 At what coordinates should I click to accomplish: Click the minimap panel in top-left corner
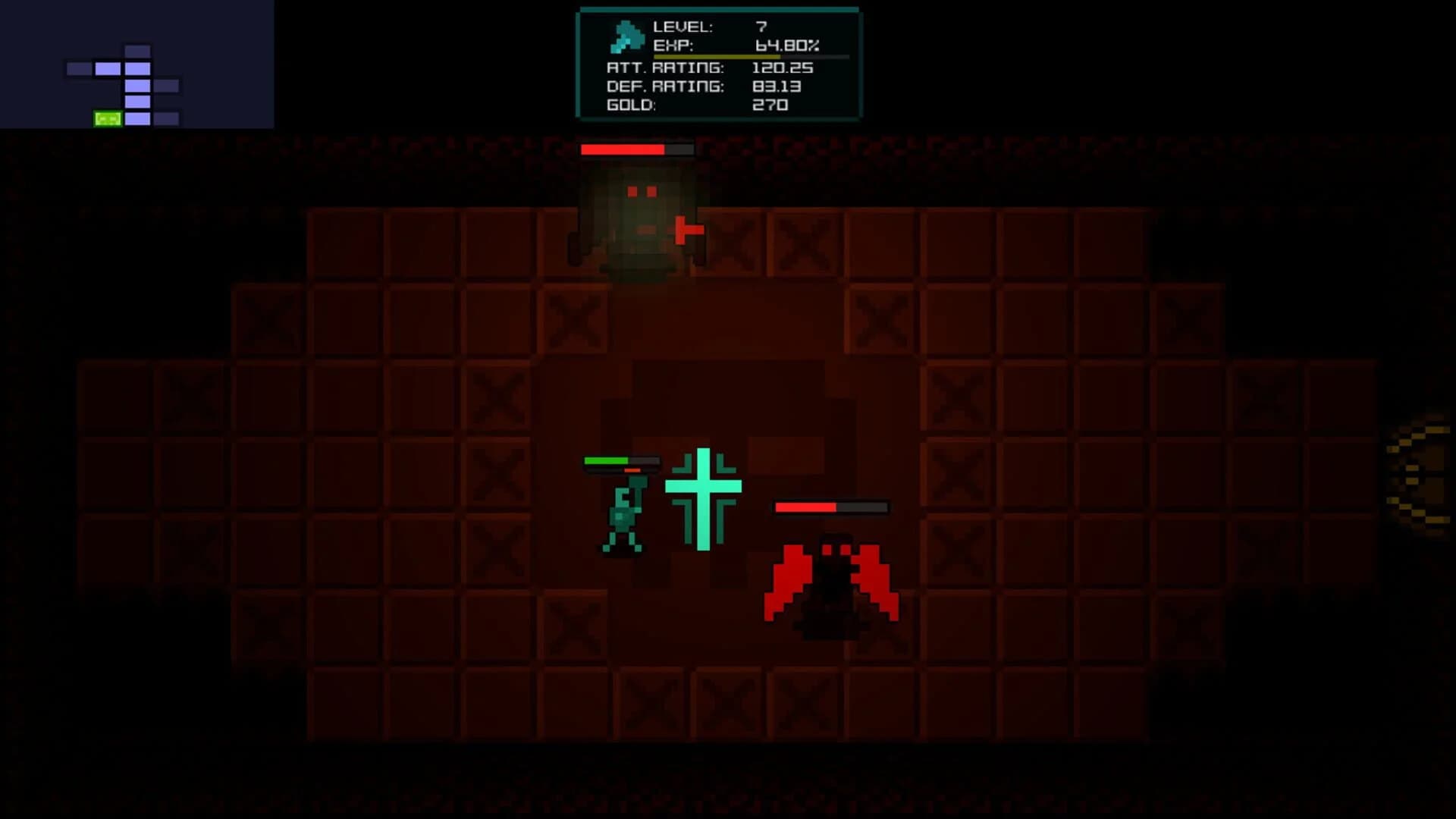coord(136,64)
